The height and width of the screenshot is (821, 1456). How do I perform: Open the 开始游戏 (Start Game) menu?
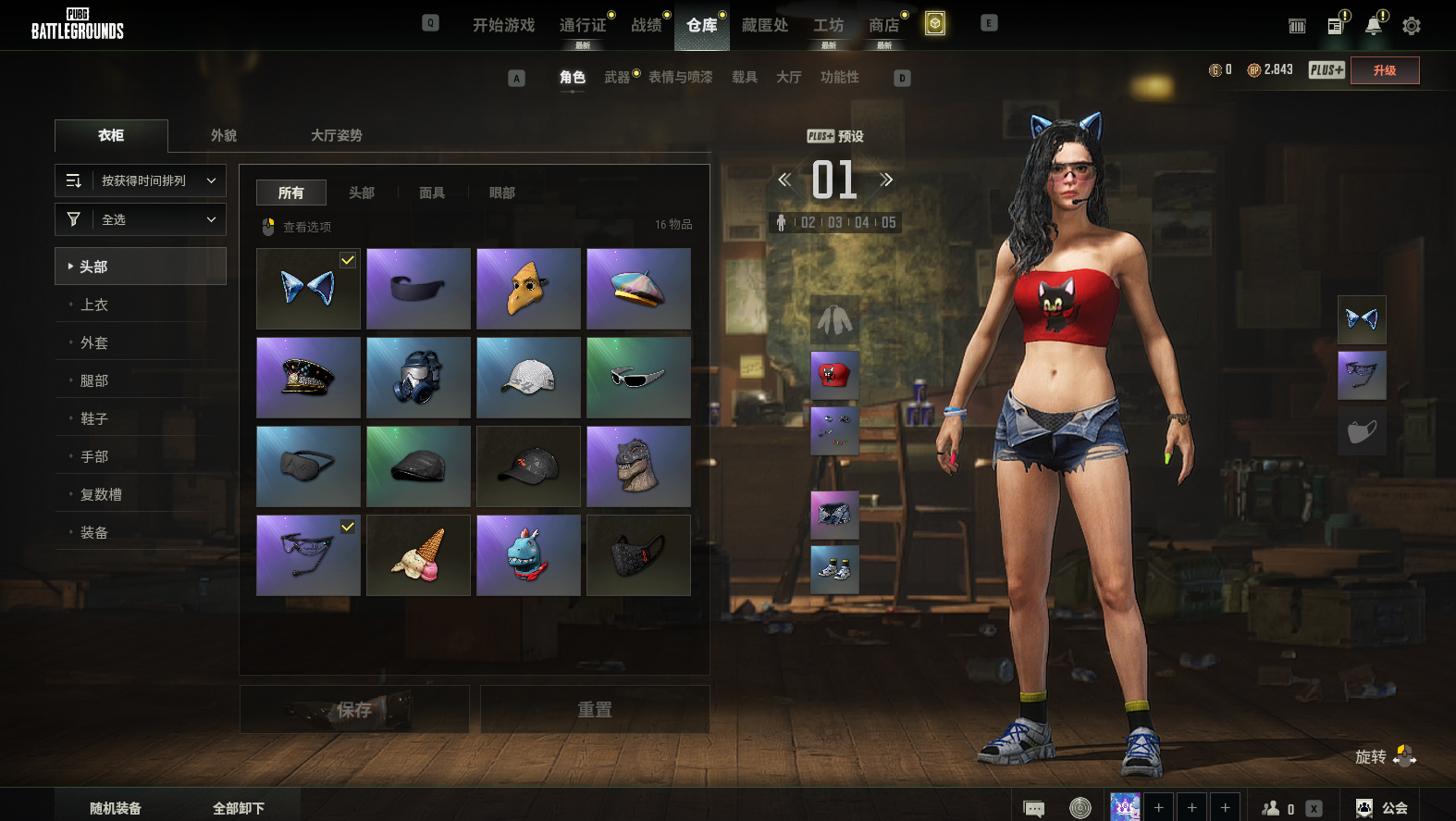tap(503, 25)
